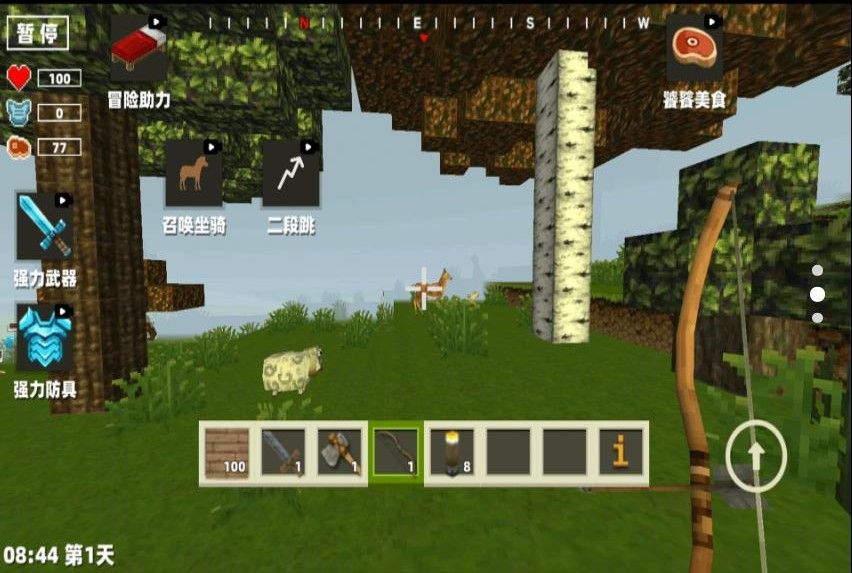Viewport: 852px width, 573px height.
Task: Tap the 暂停 pause button
Action: point(38,33)
